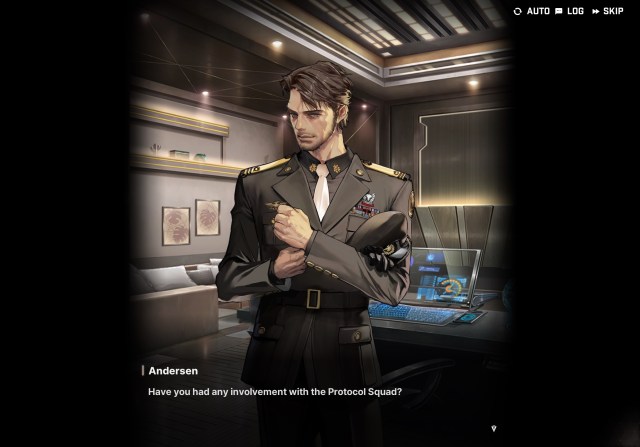Open the dialogue LOG
The image size is (640, 447).
coord(569,11)
